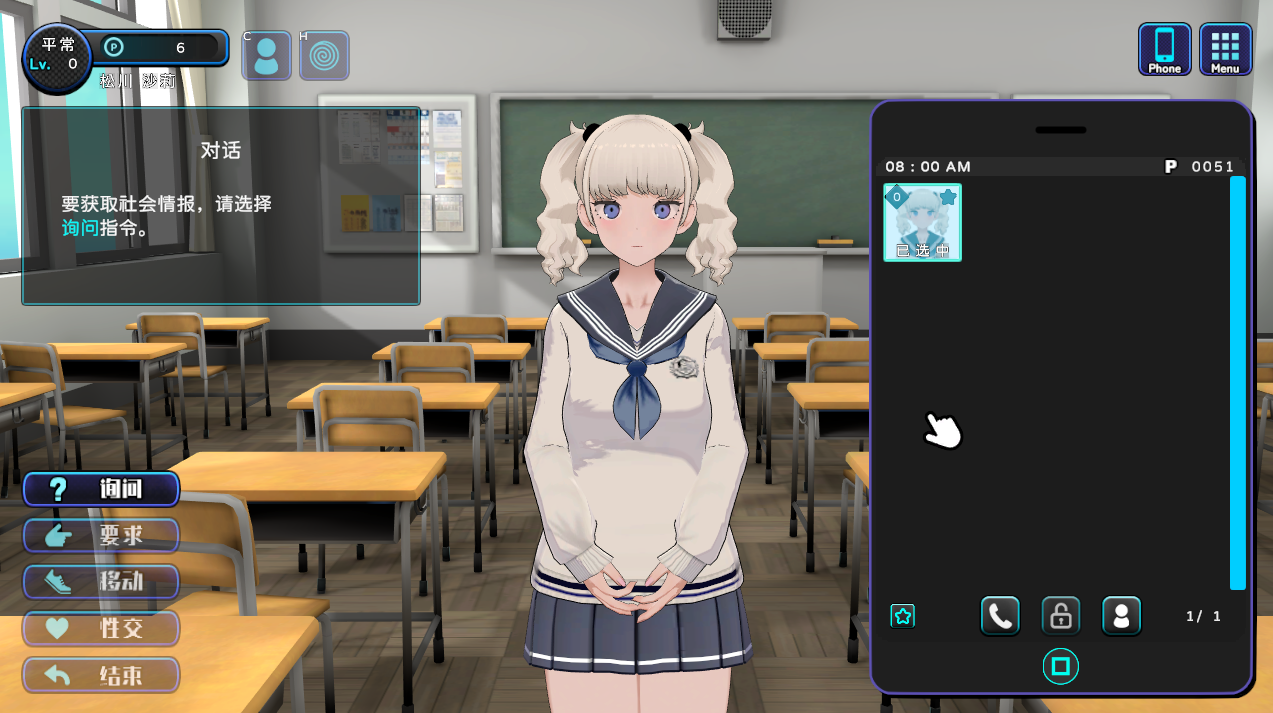Choose the 移动 (Move) command
Screen dimensions: 1273x713
(x=101, y=582)
